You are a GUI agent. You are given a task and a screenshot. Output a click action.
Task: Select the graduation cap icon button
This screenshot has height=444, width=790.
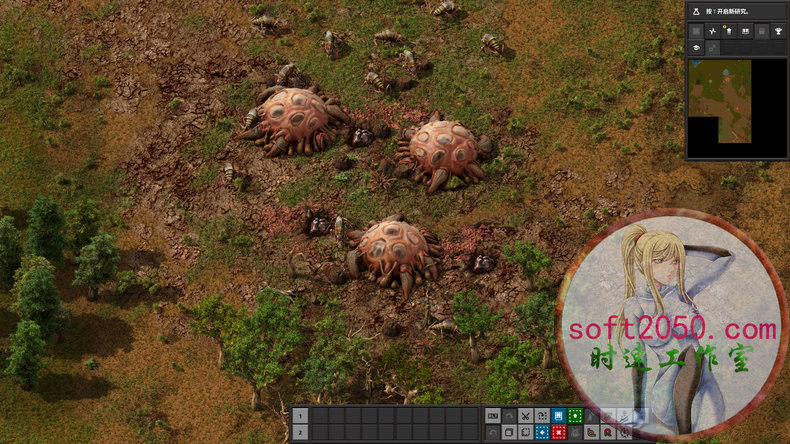696,47
